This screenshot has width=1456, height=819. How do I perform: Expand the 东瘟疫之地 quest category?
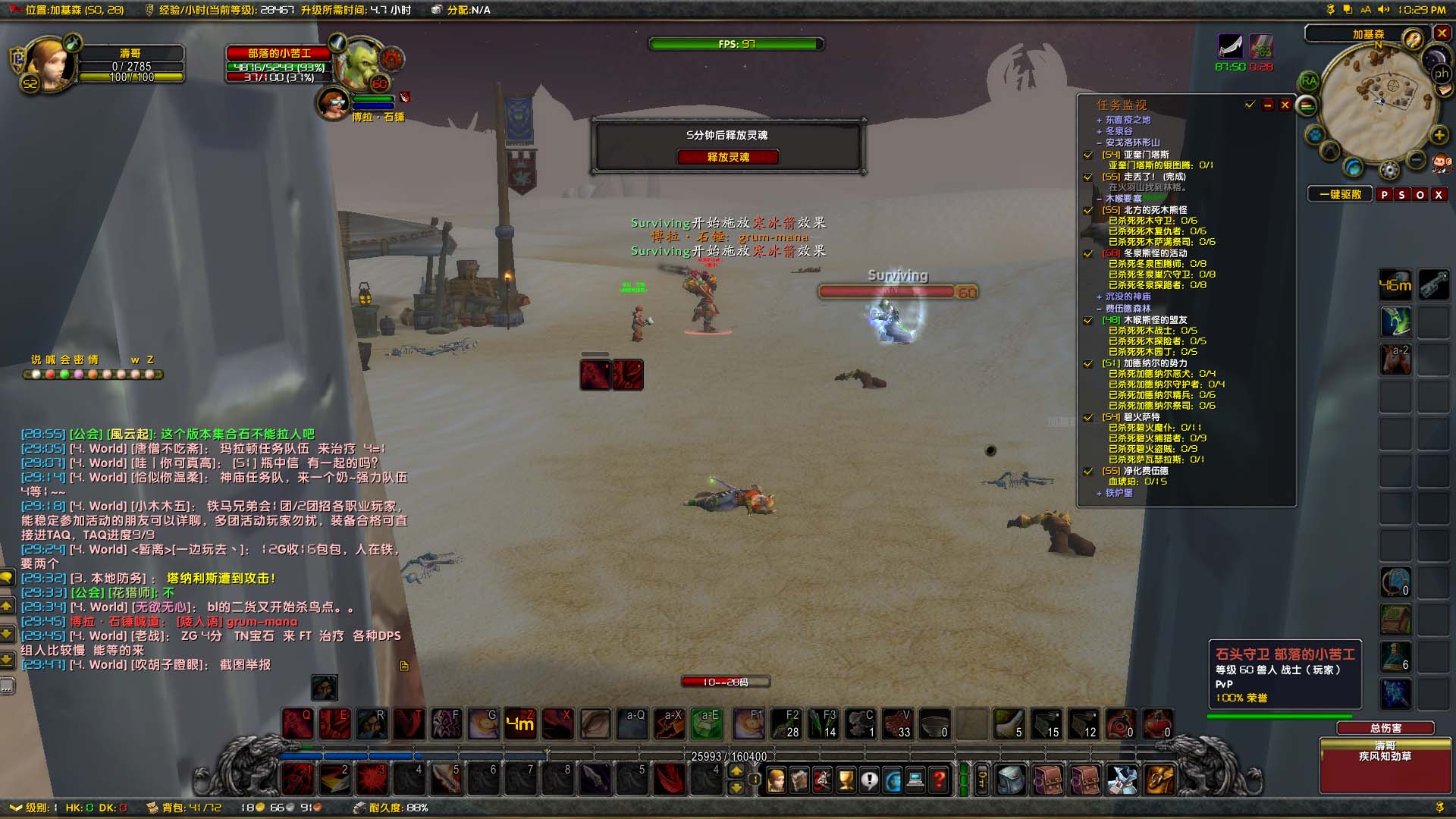coord(1099,121)
